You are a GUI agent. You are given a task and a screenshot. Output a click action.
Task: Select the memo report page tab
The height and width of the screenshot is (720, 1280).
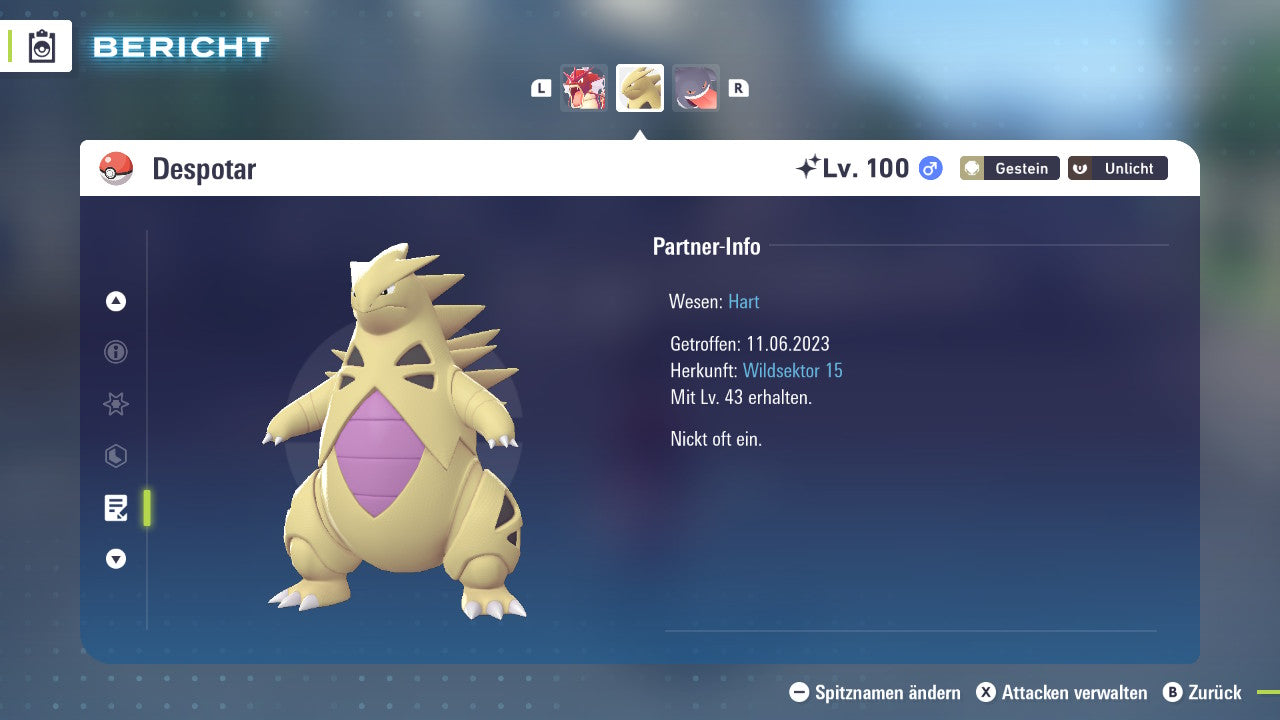[116, 508]
